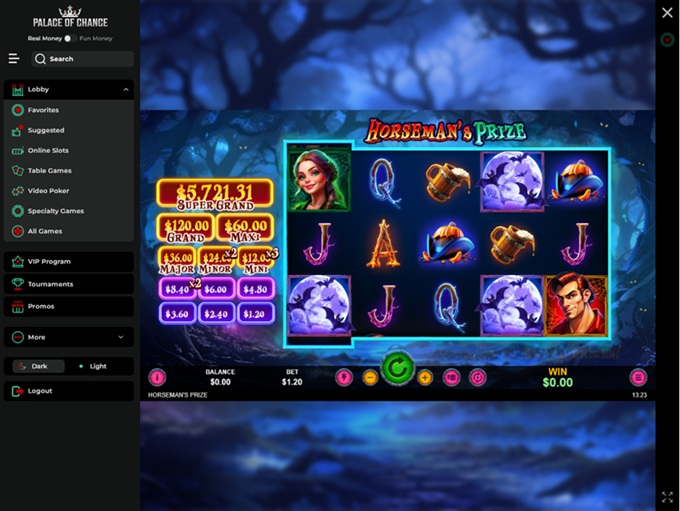Spin the reels with the green button
680x511 pixels.
[x=397, y=369]
